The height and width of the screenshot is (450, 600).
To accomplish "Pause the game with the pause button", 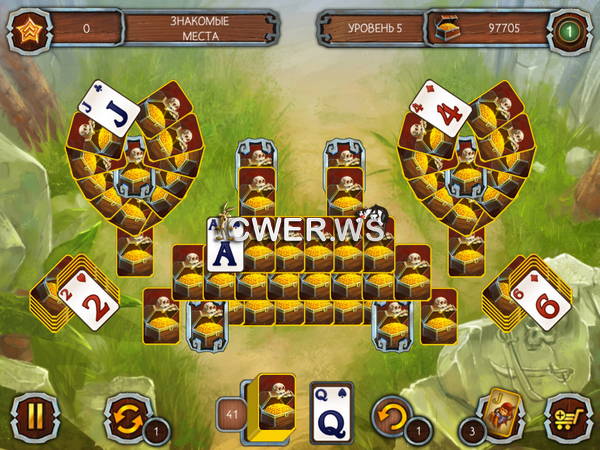I will tap(30, 414).
